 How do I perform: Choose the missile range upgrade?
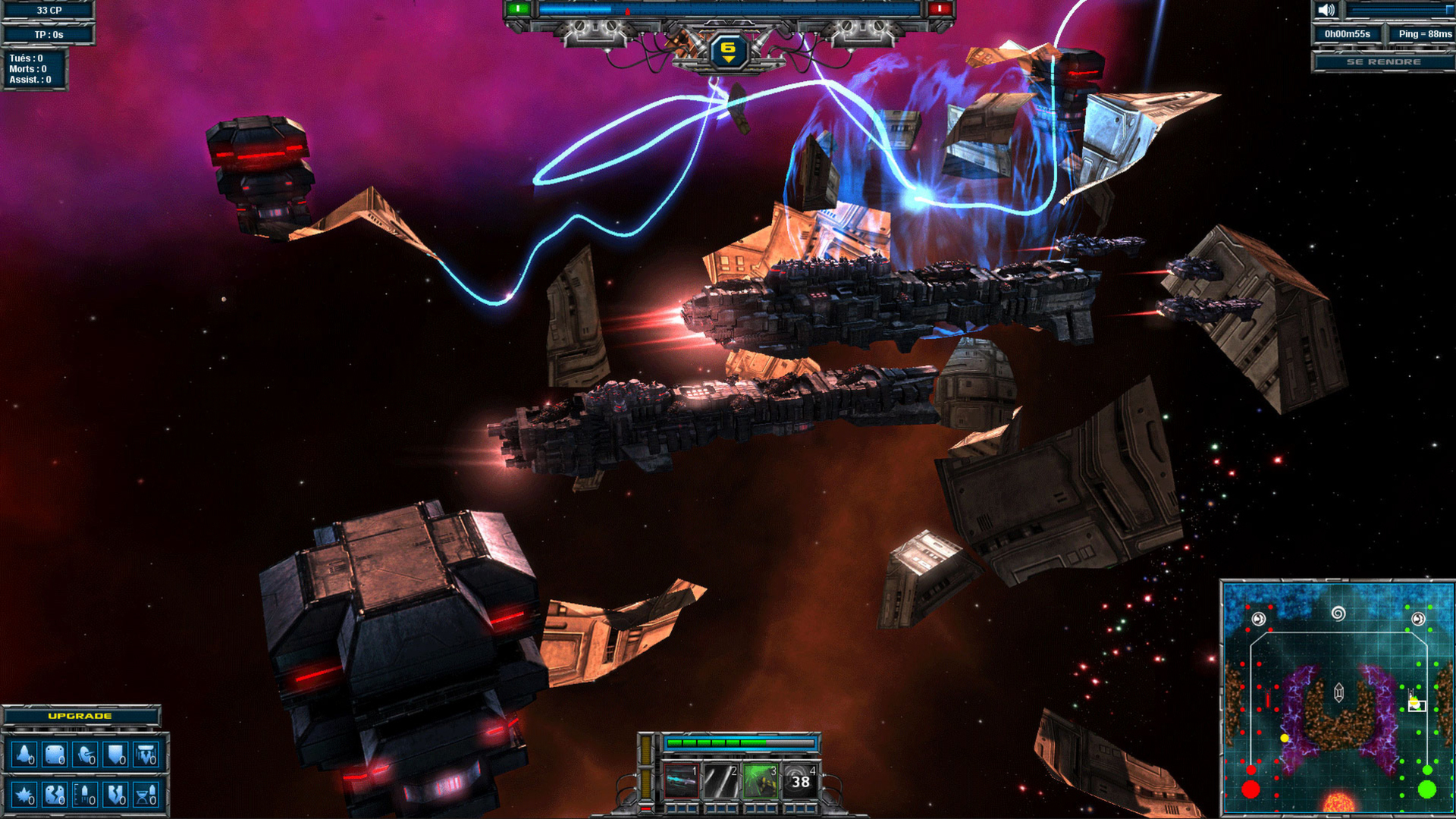pyautogui.click(x=86, y=795)
